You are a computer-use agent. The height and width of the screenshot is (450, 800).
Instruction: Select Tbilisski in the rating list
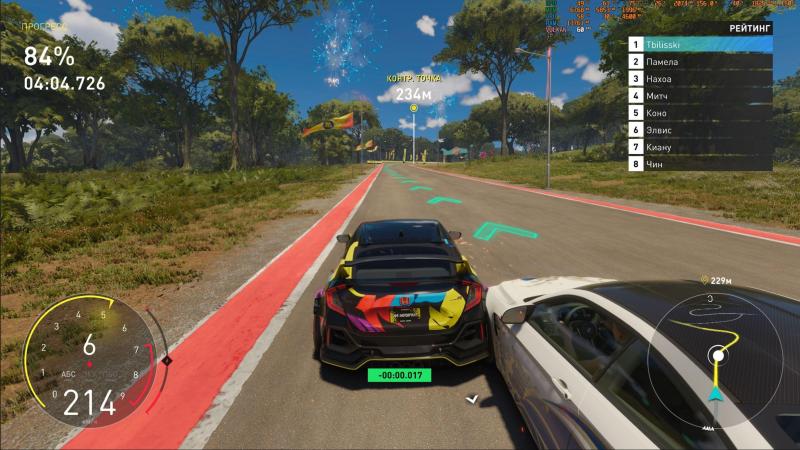[700, 44]
